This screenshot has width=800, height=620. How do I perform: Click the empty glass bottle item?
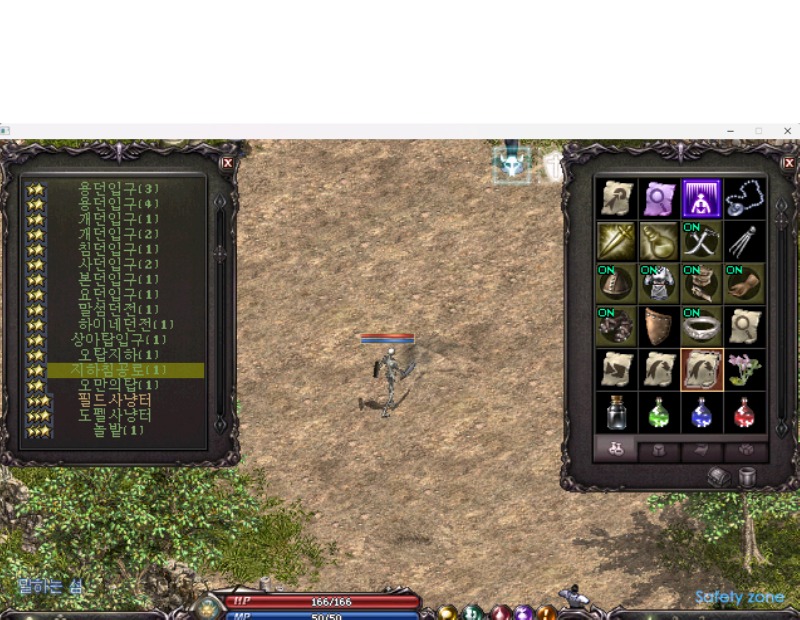point(615,412)
